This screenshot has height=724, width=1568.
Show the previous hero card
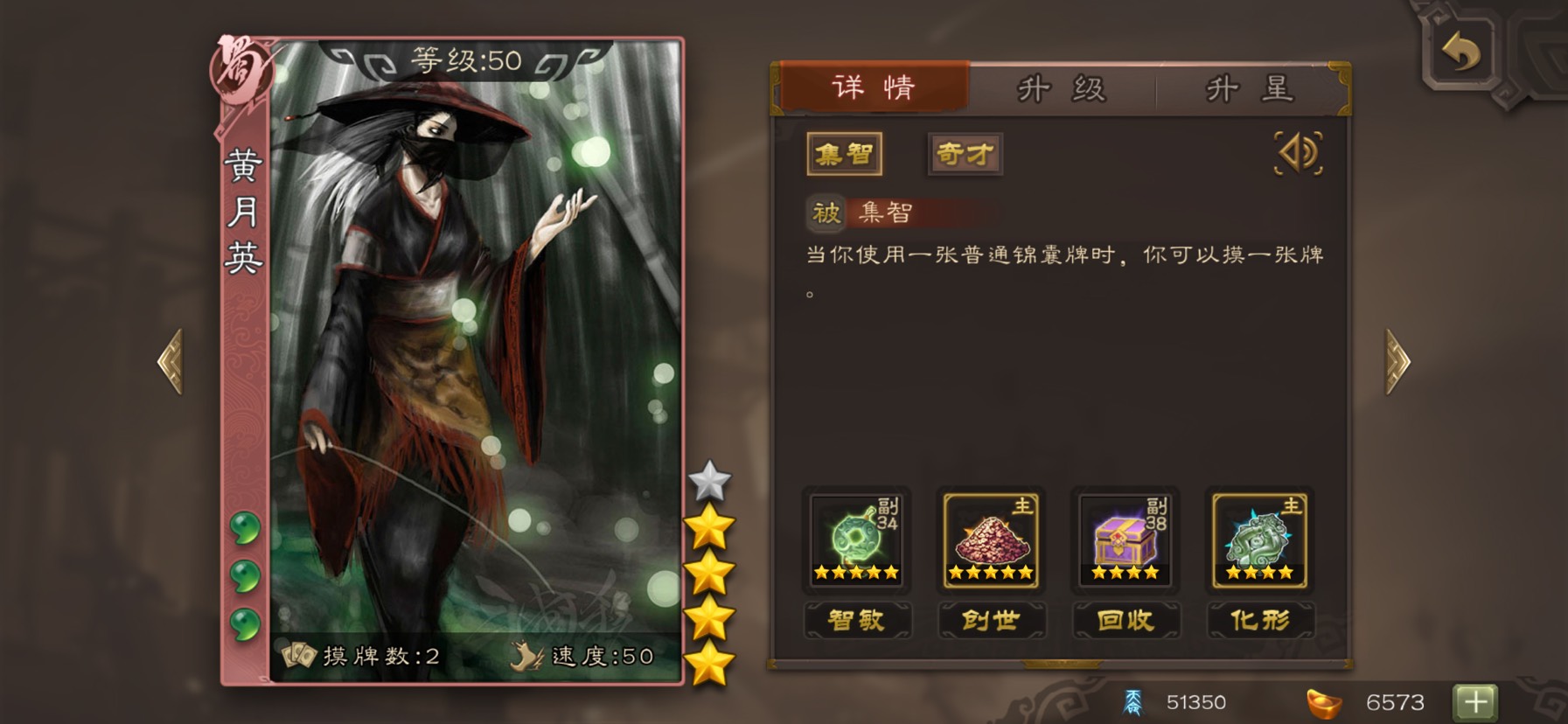[171, 361]
